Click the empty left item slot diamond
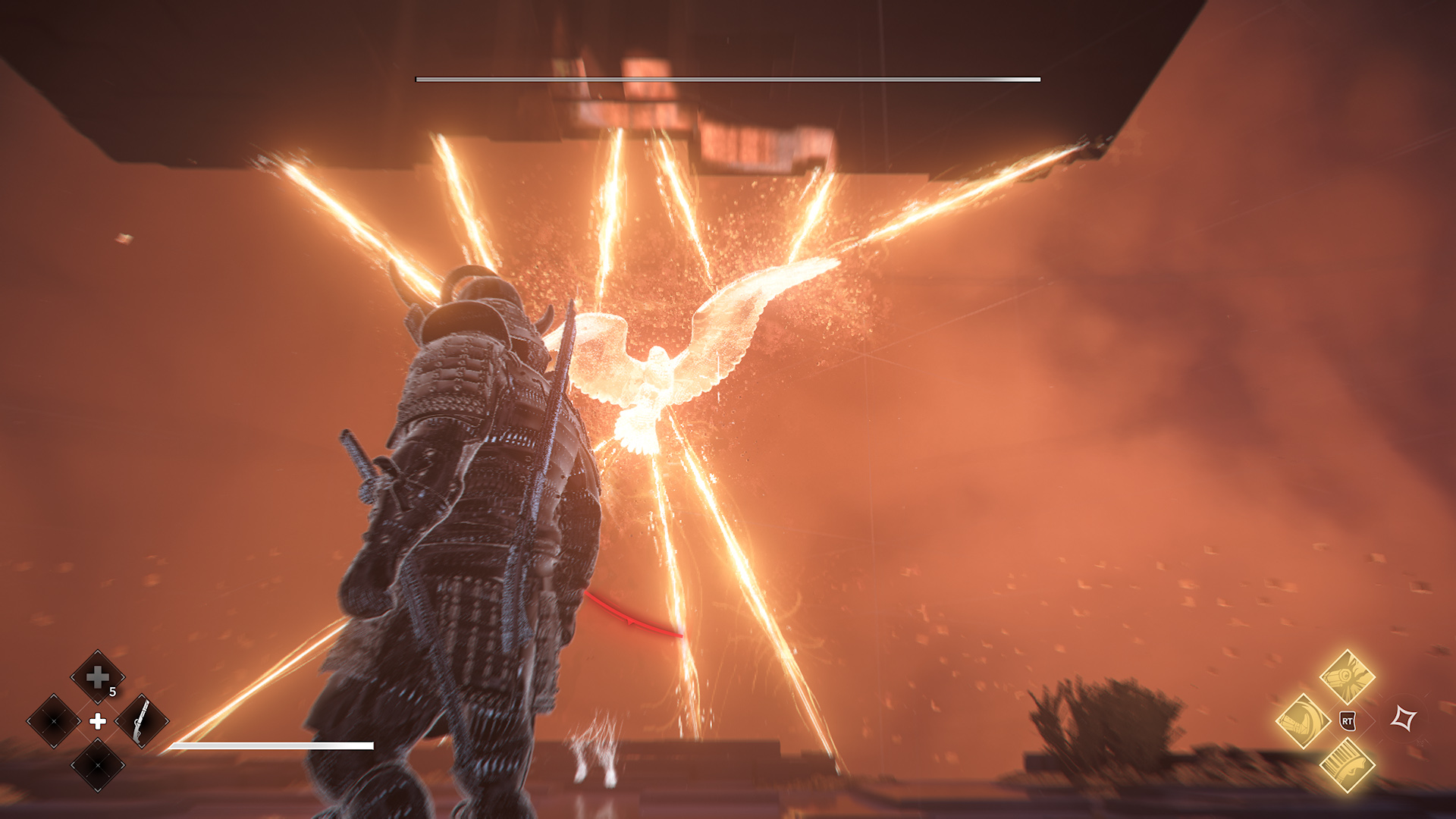Image resolution: width=1456 pixels, height=819 pixels. pyautogui.click(x=52, y=720)
